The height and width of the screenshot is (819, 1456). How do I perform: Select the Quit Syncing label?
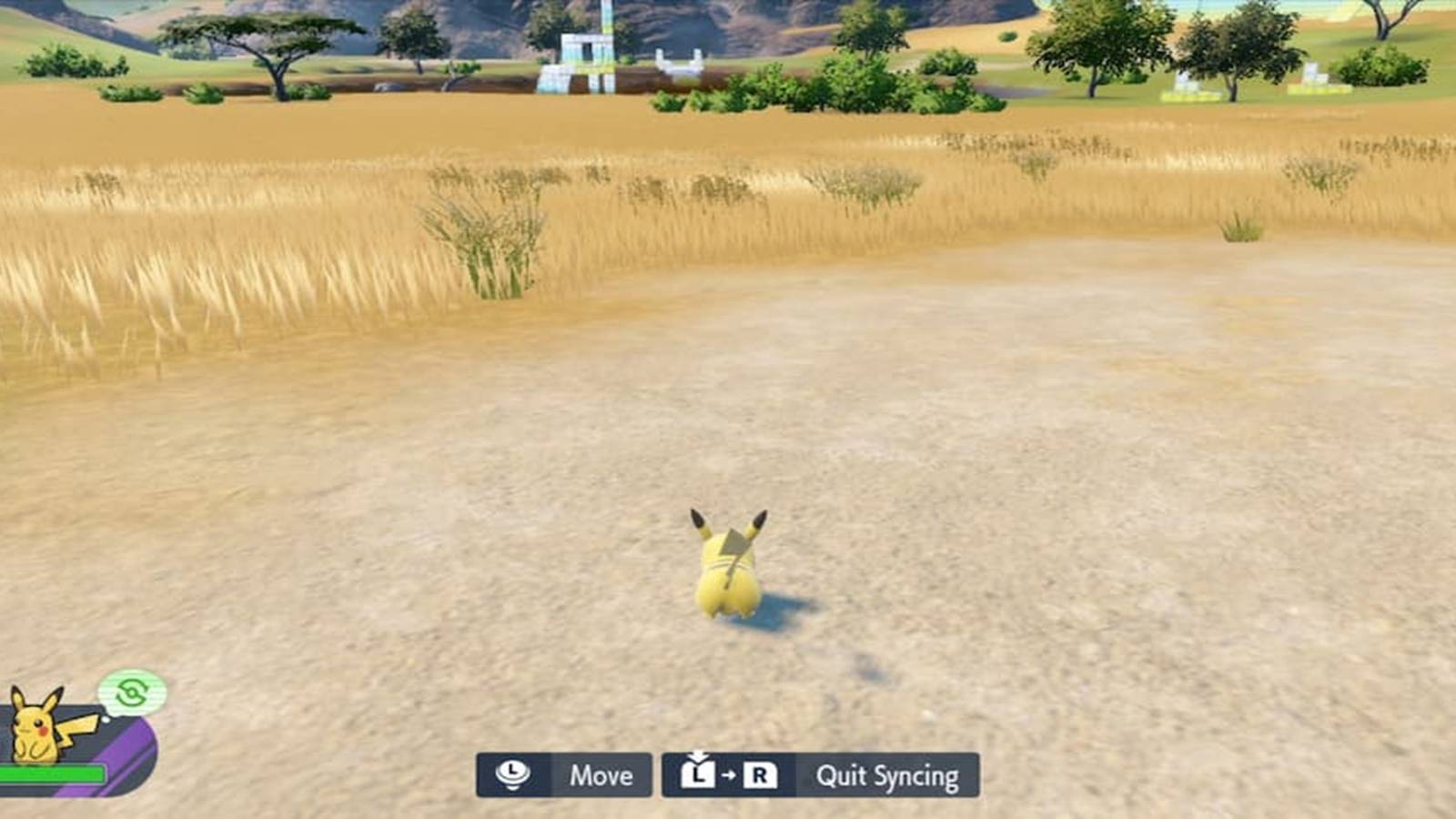[887, 776]
